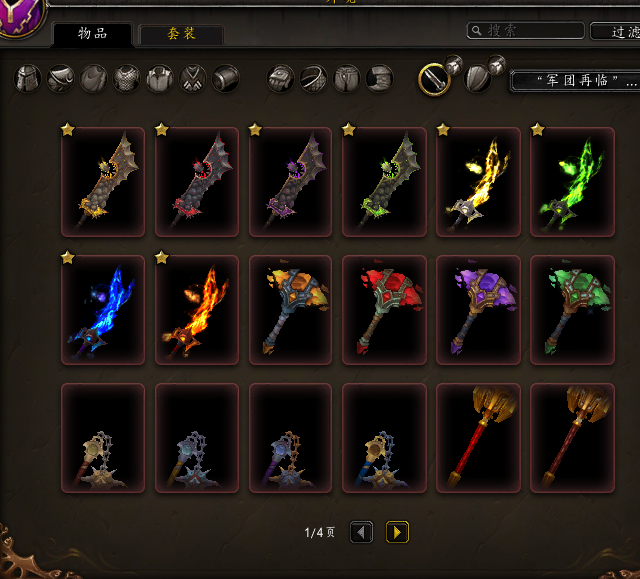Screen dimensions: 640x579
Task: Open the 套装 tab
Action: coord(181,34)
